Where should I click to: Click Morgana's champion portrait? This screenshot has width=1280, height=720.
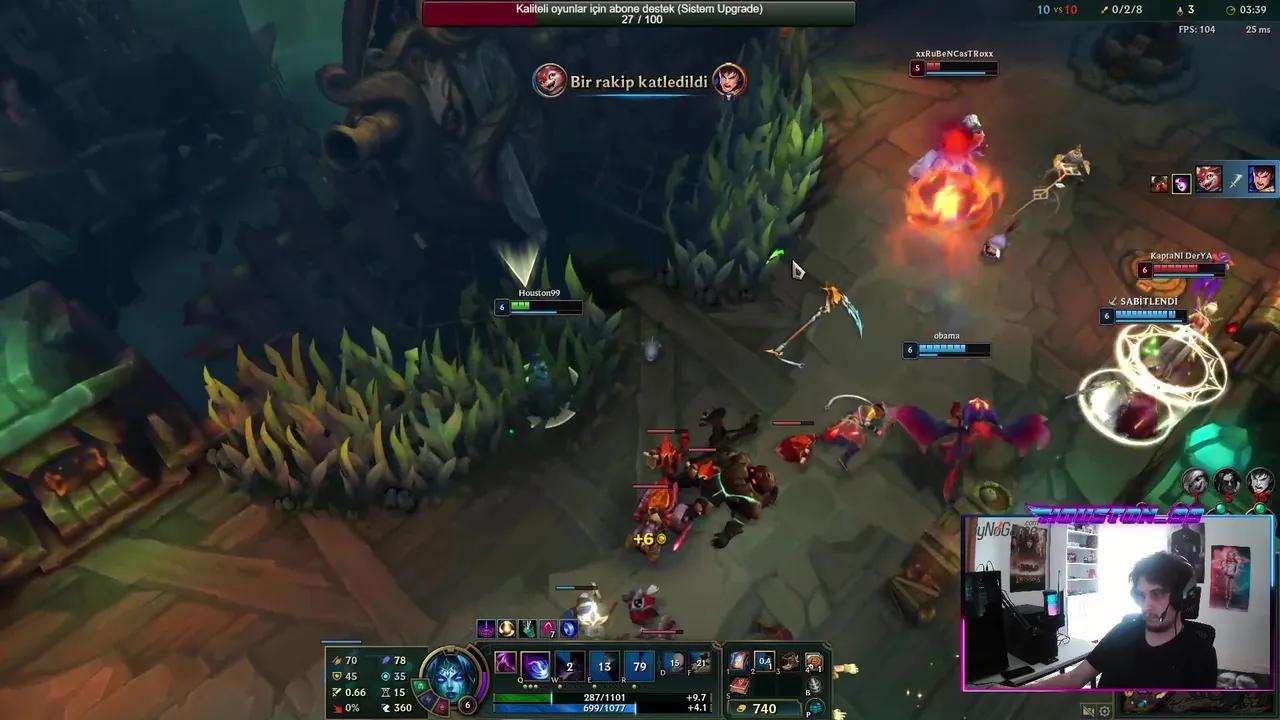[x=449, y=676]
